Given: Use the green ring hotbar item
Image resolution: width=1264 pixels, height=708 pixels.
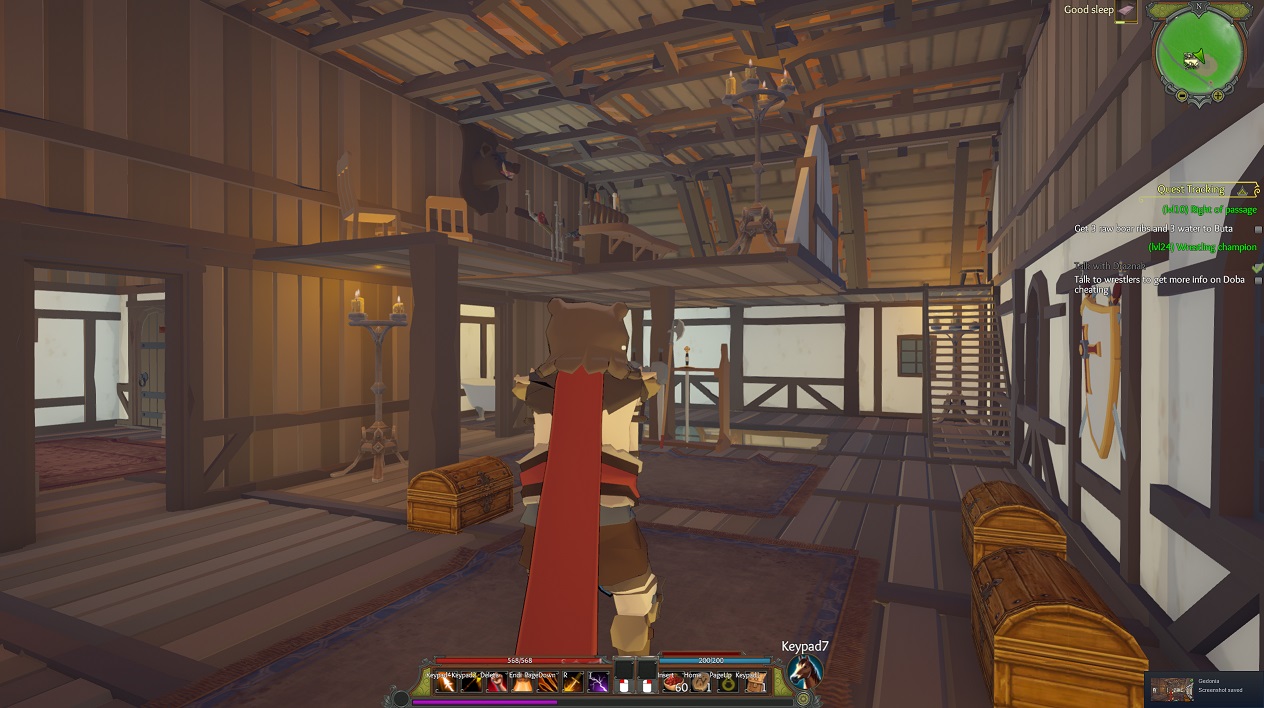Looking at the screenshot, I should pos(727,684).
